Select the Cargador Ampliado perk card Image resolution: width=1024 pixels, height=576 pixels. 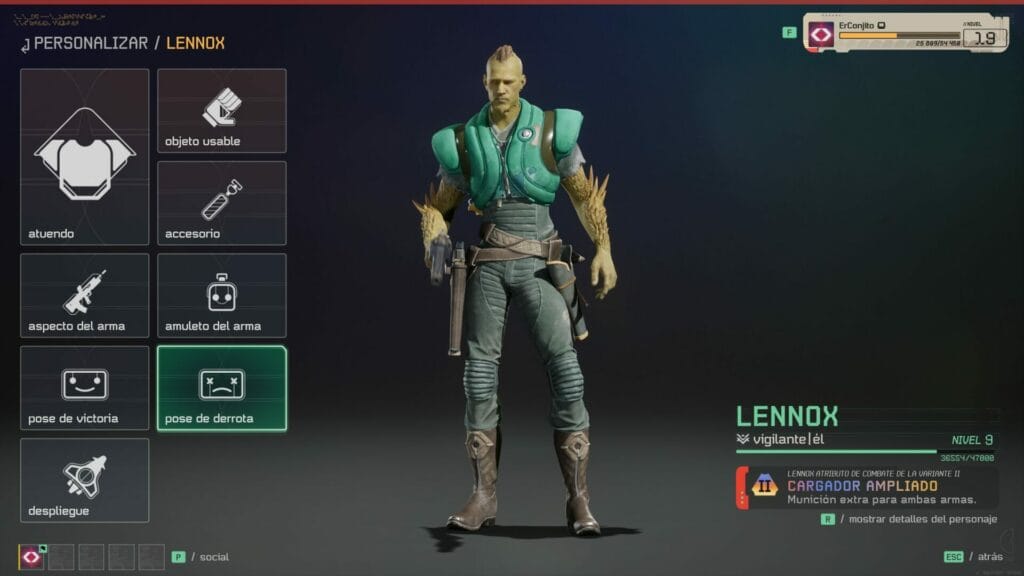coord(866,487)
